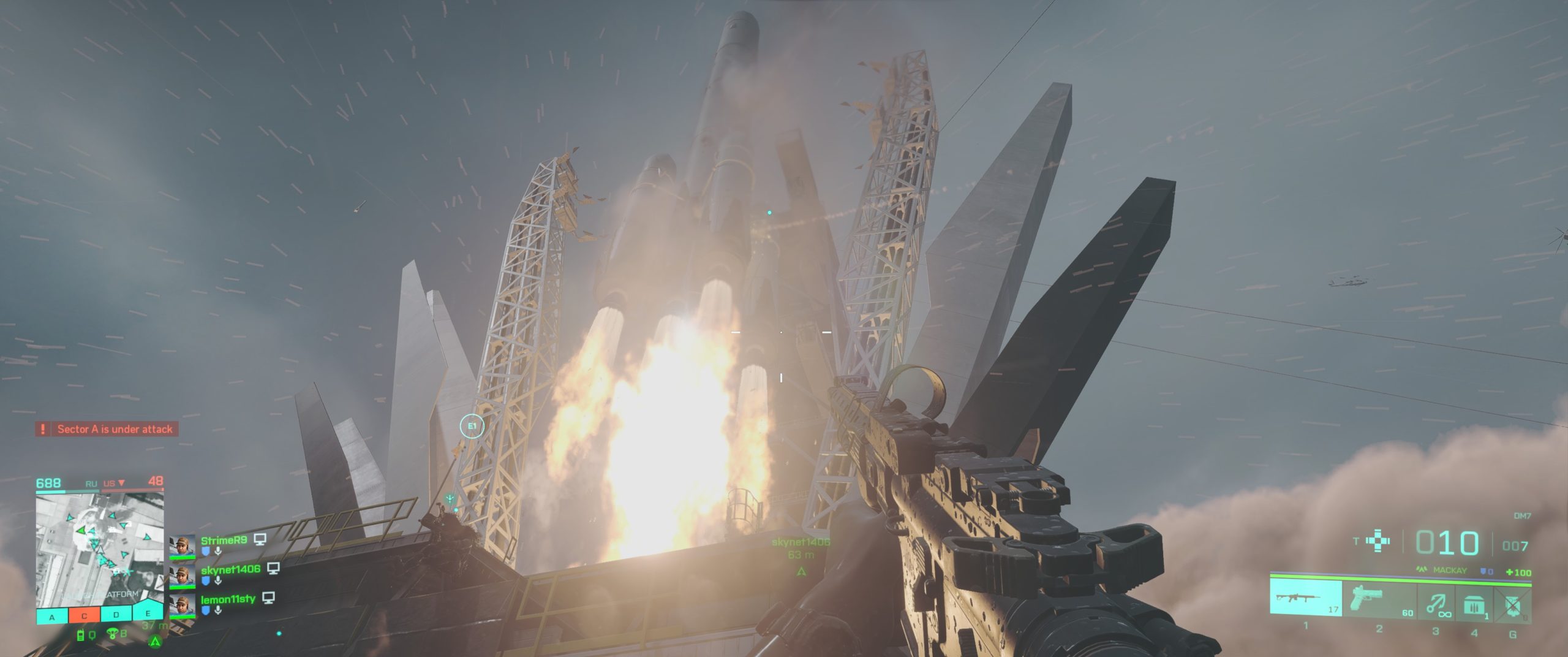The image size is (1568, 657).
Task: Switch to the contested C sector tab
Action: (x=84, y=617)
